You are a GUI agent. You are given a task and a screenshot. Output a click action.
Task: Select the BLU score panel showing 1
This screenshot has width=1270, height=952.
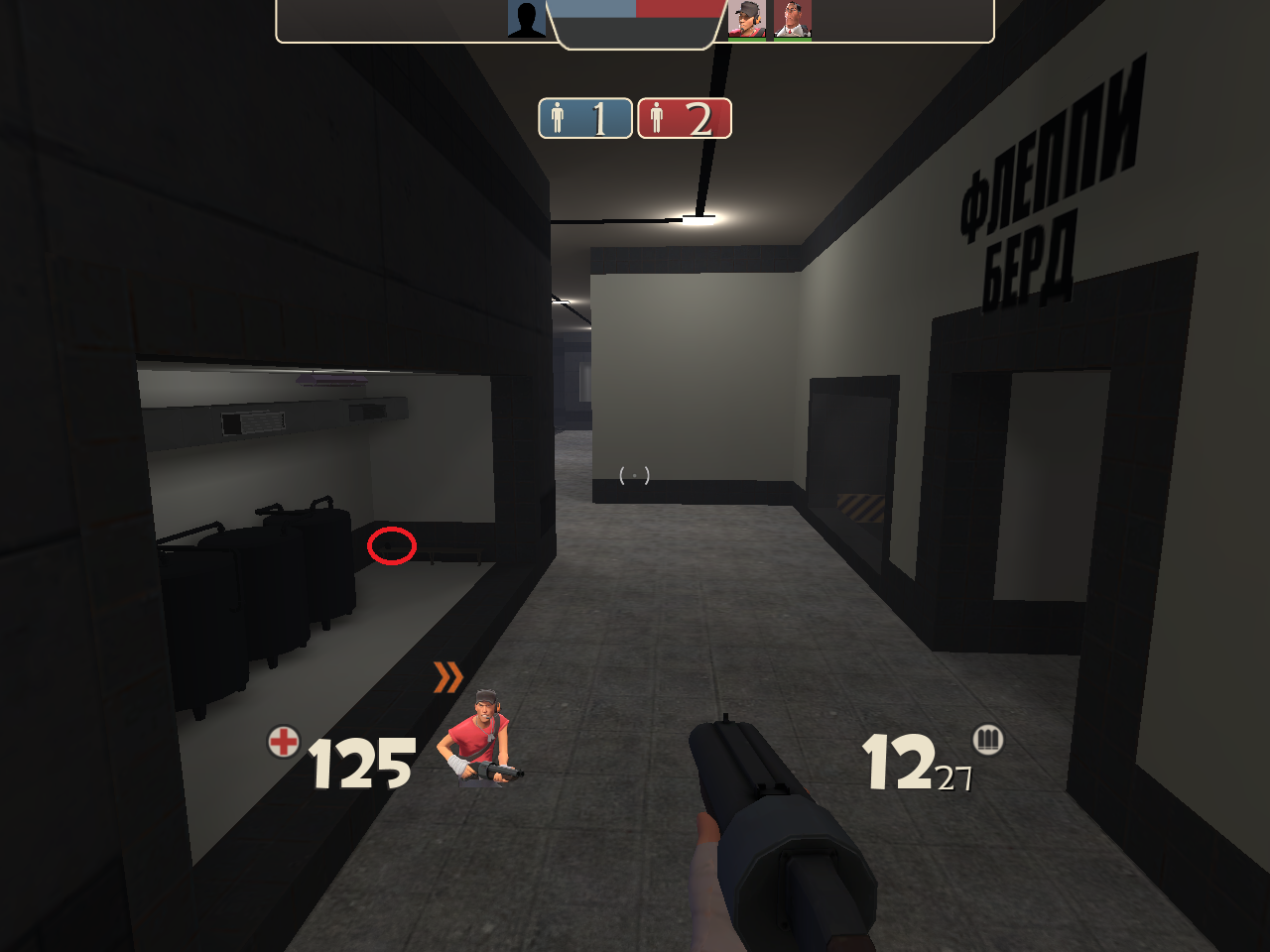585,118
